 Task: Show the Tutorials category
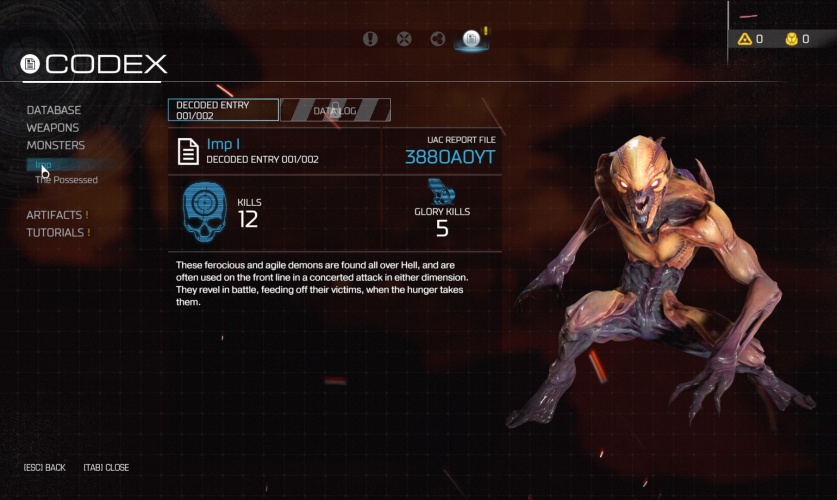point(58,233)
